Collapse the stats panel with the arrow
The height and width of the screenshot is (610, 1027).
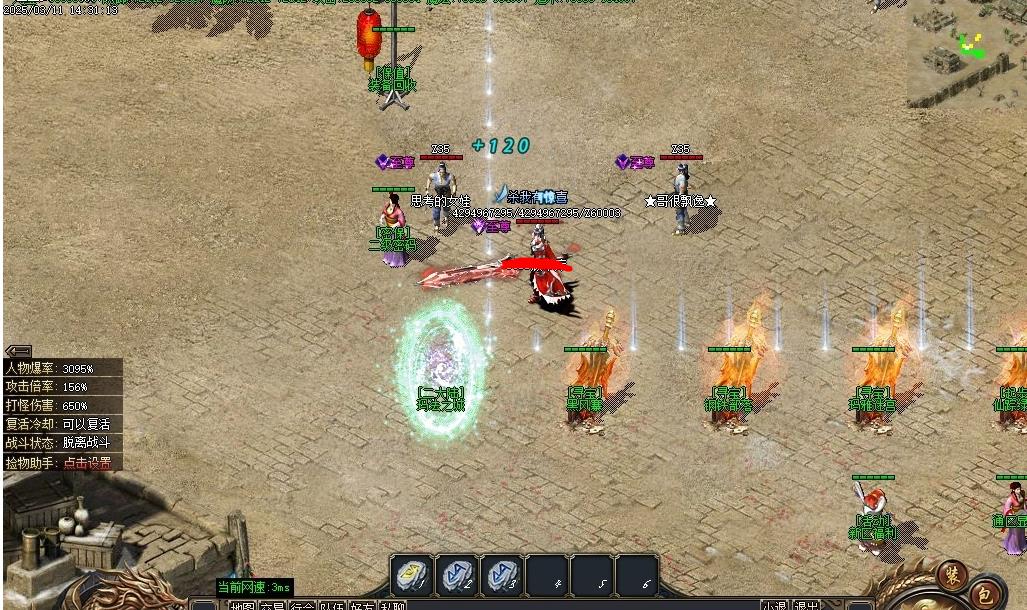pyautogui.click(x=18, y=351)
